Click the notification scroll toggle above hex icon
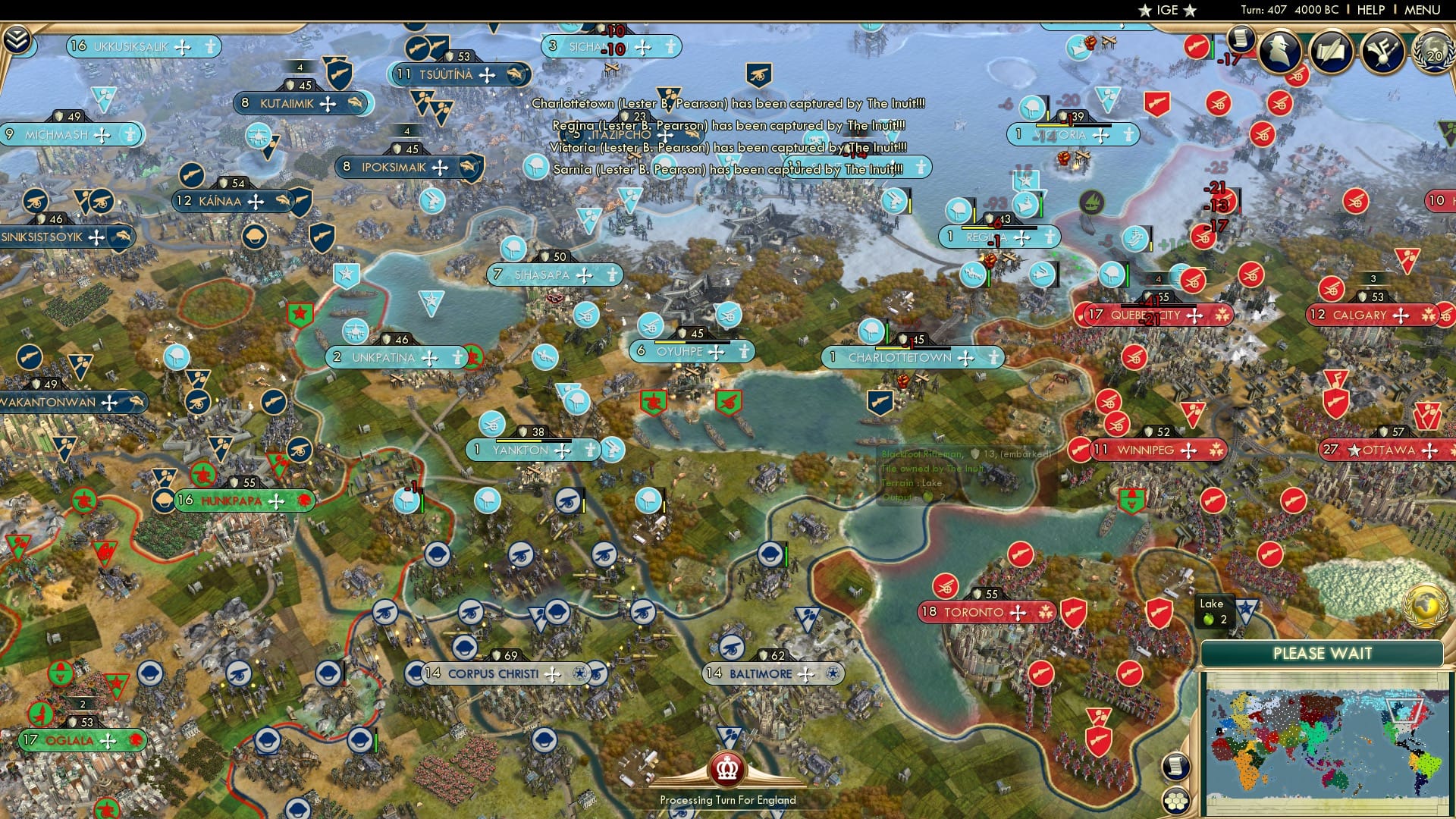 click(x=1176, y=767)
